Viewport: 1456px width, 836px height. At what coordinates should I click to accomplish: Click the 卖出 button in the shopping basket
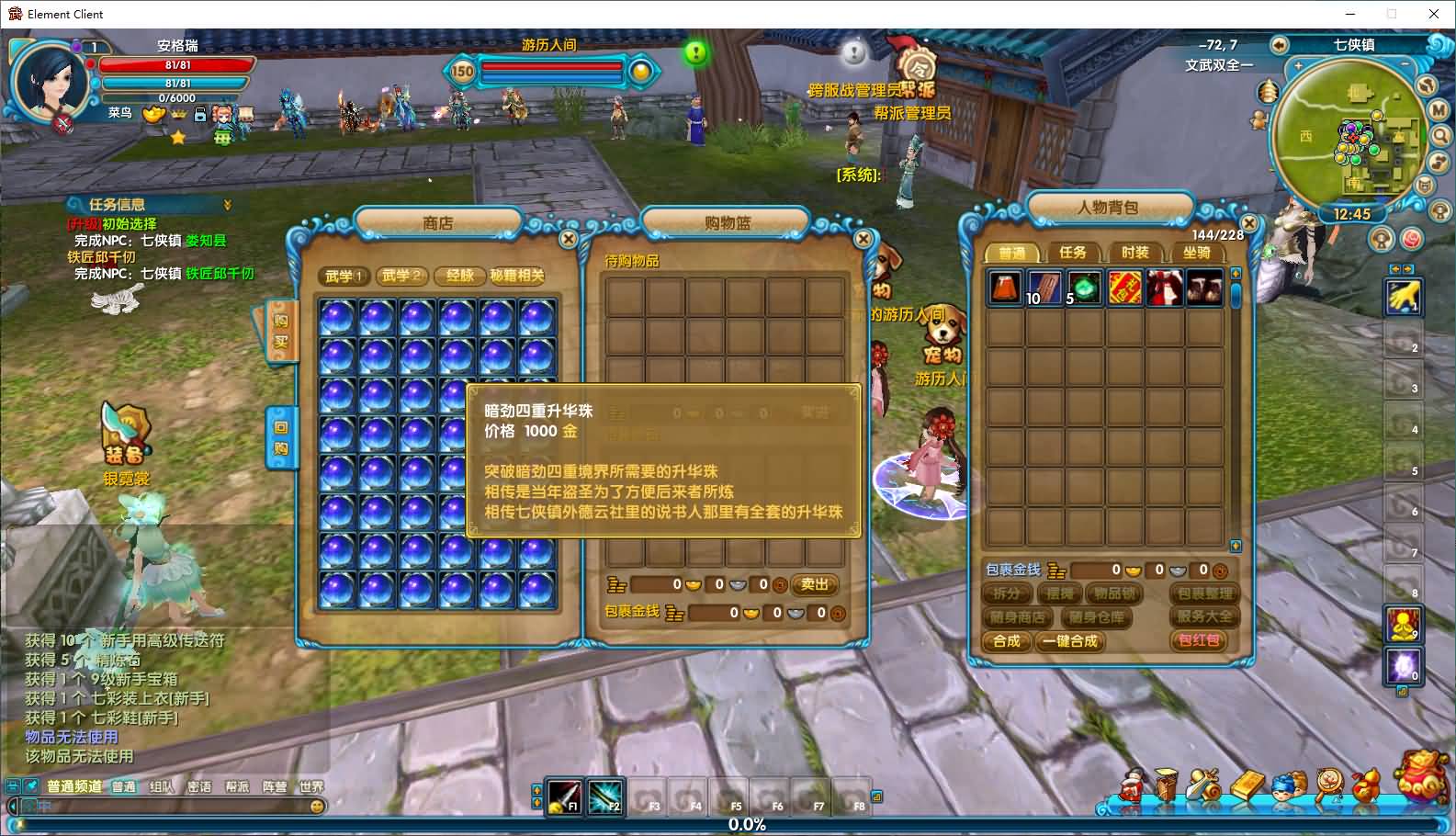click(814, 584)
